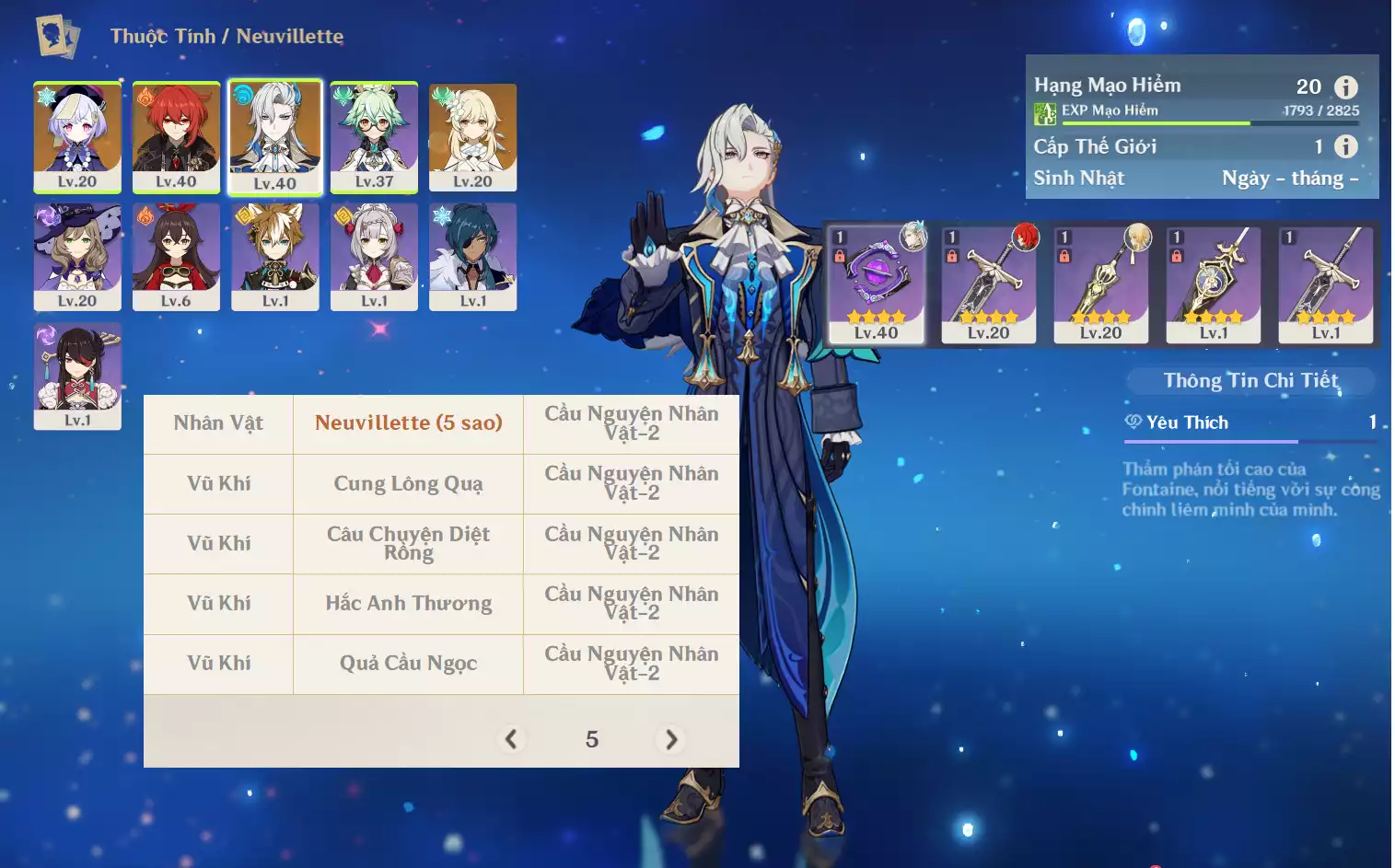Select the highlighted Neuvillette Lv.40 portrait
1395x868 pixels.
(x=274, y=136)
